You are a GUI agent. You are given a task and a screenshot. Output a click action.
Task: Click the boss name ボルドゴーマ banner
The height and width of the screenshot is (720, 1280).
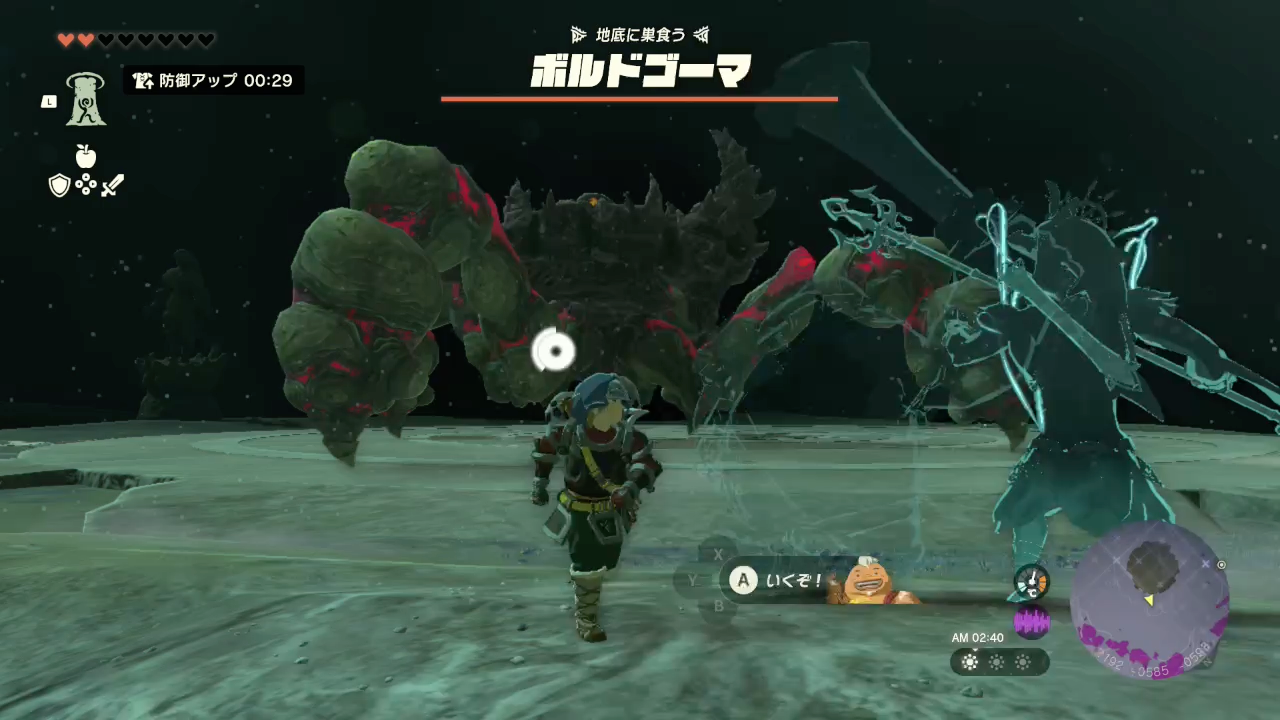(639, 71)
